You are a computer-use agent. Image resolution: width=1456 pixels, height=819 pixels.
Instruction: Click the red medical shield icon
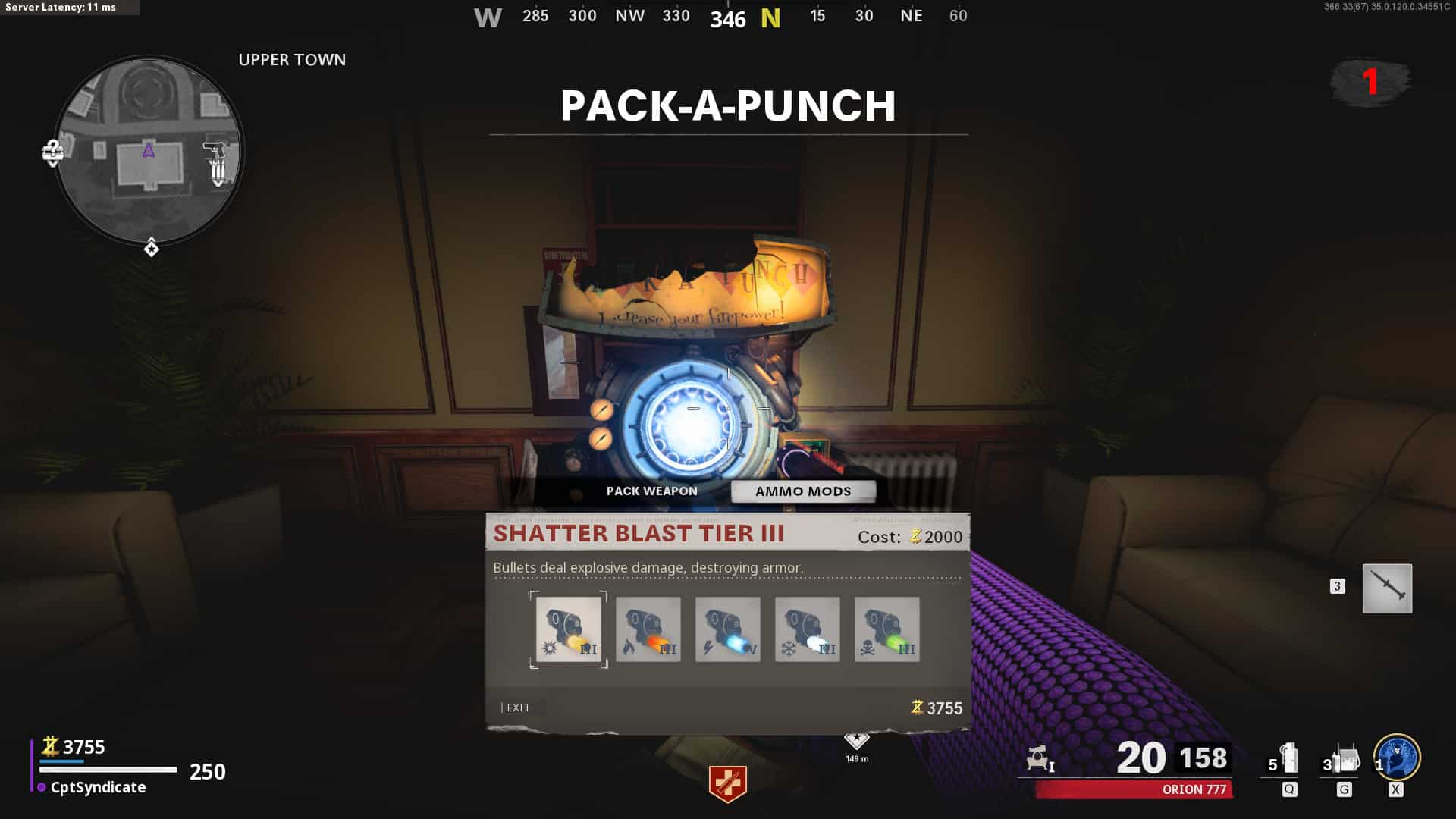728,783
